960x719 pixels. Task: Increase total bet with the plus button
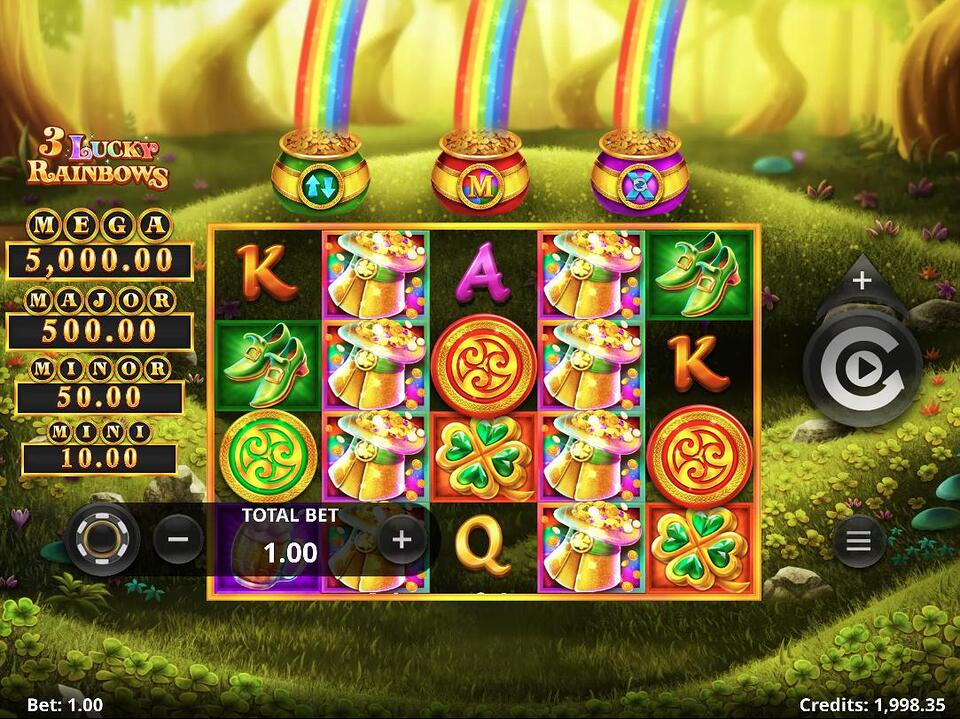tap(402, 540)
